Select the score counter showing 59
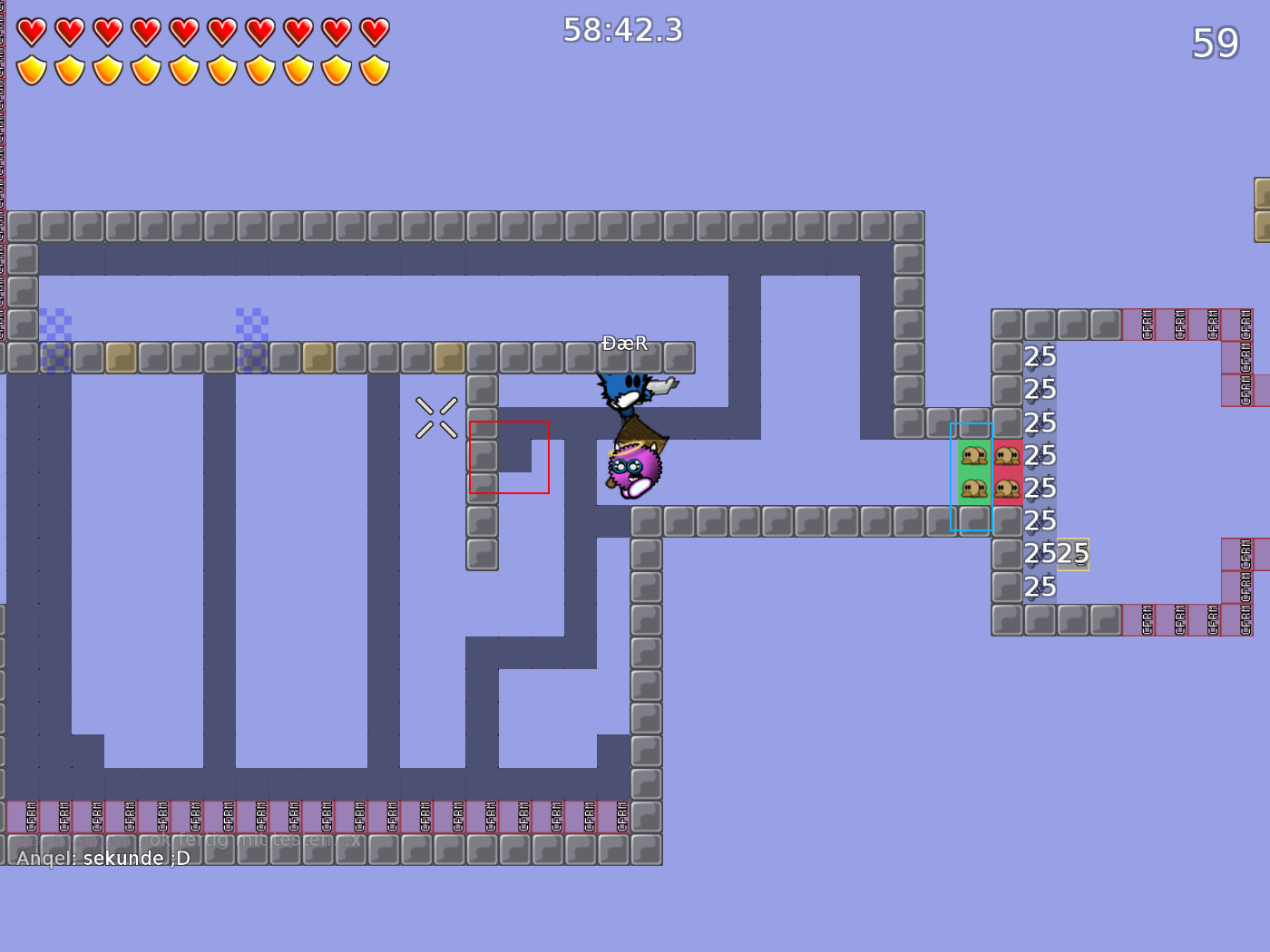Screen dimensions: 1270x952 [x=1216, y=44]
